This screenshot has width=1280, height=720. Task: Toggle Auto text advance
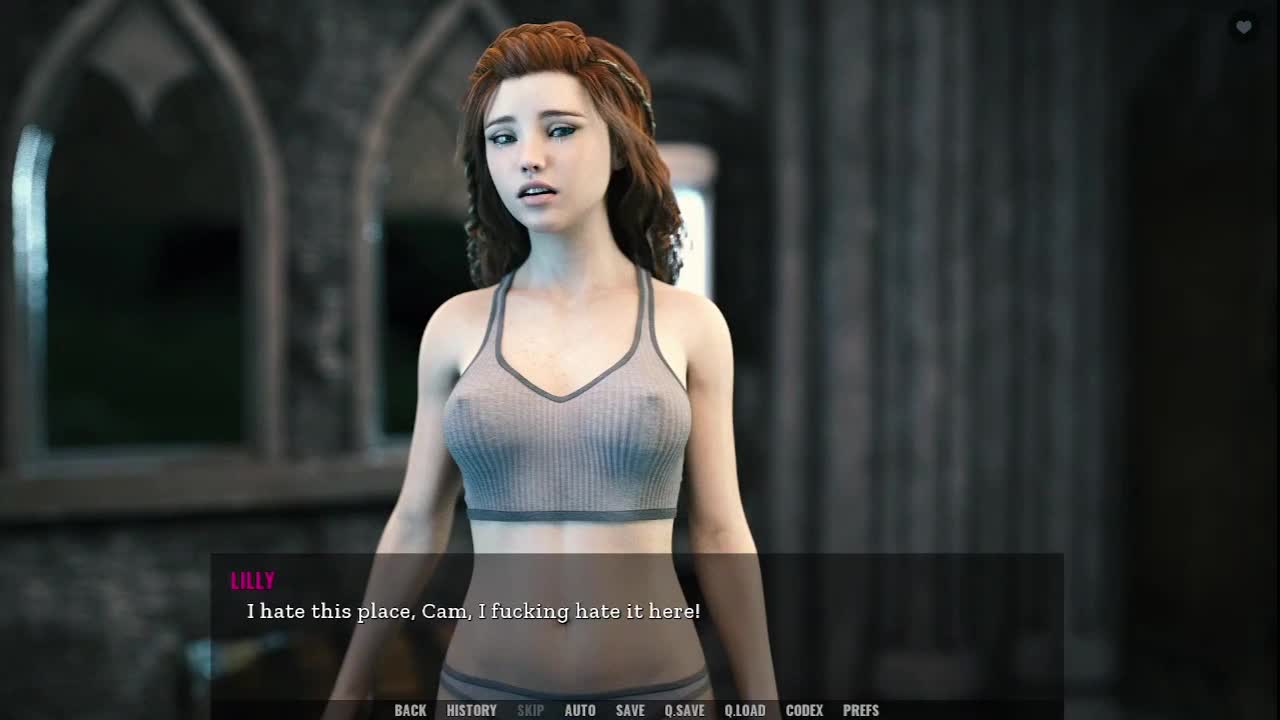pyautogui.click(x=580, y=710)
